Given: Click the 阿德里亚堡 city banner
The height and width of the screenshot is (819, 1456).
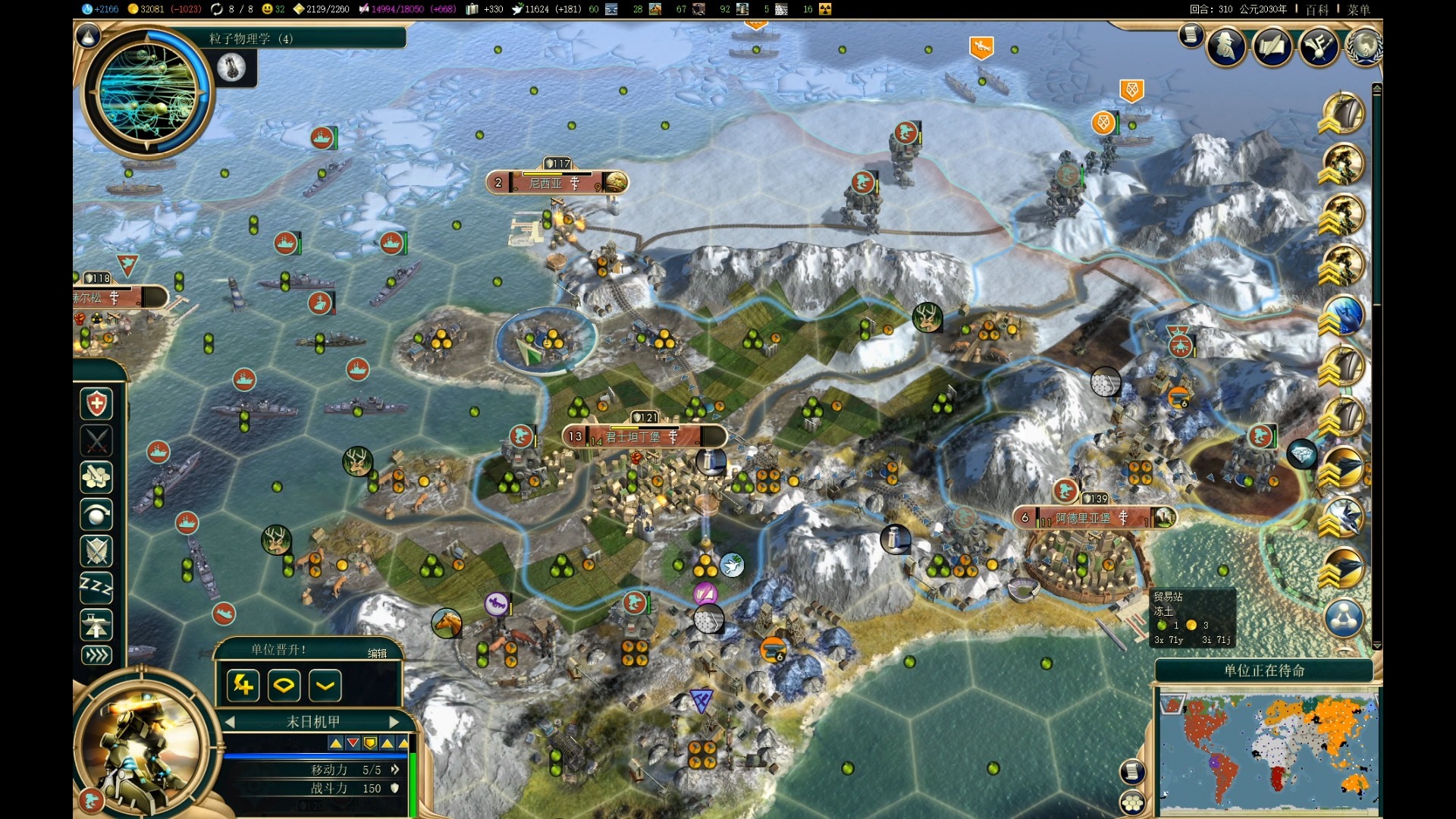Looking at the screenshot, I should (1092, 518).
